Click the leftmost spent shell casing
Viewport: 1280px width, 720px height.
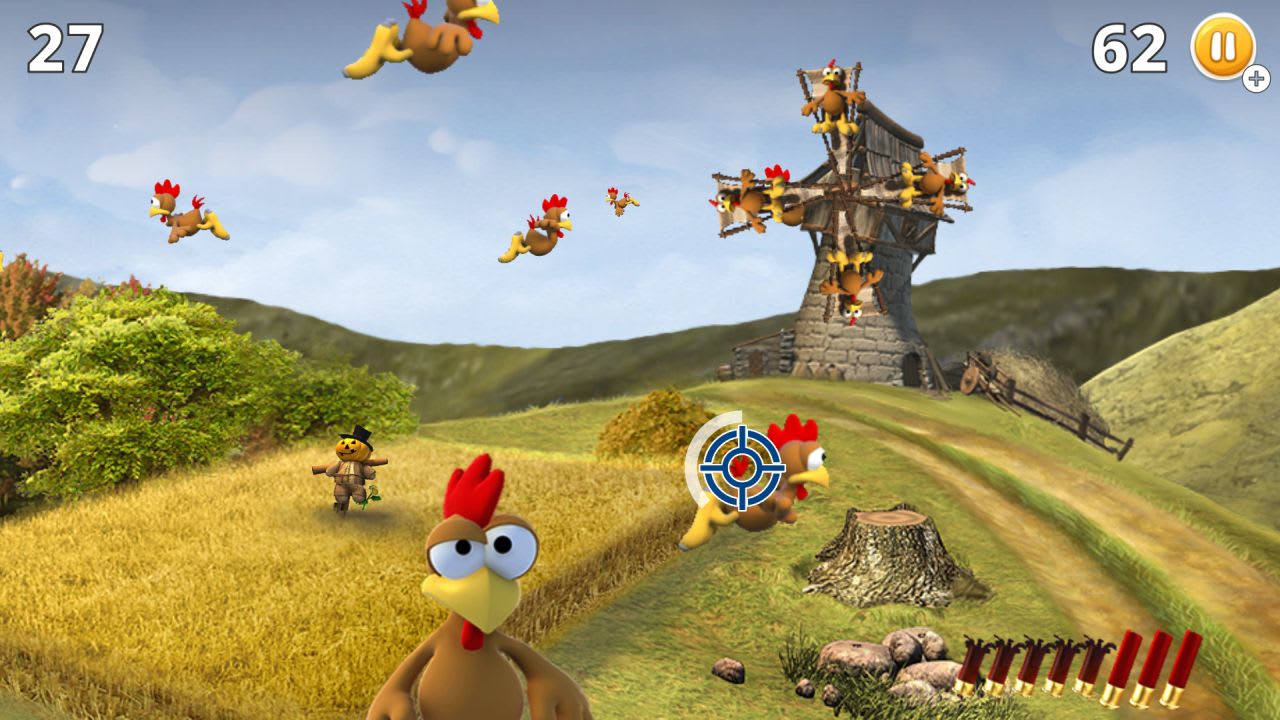970,665
